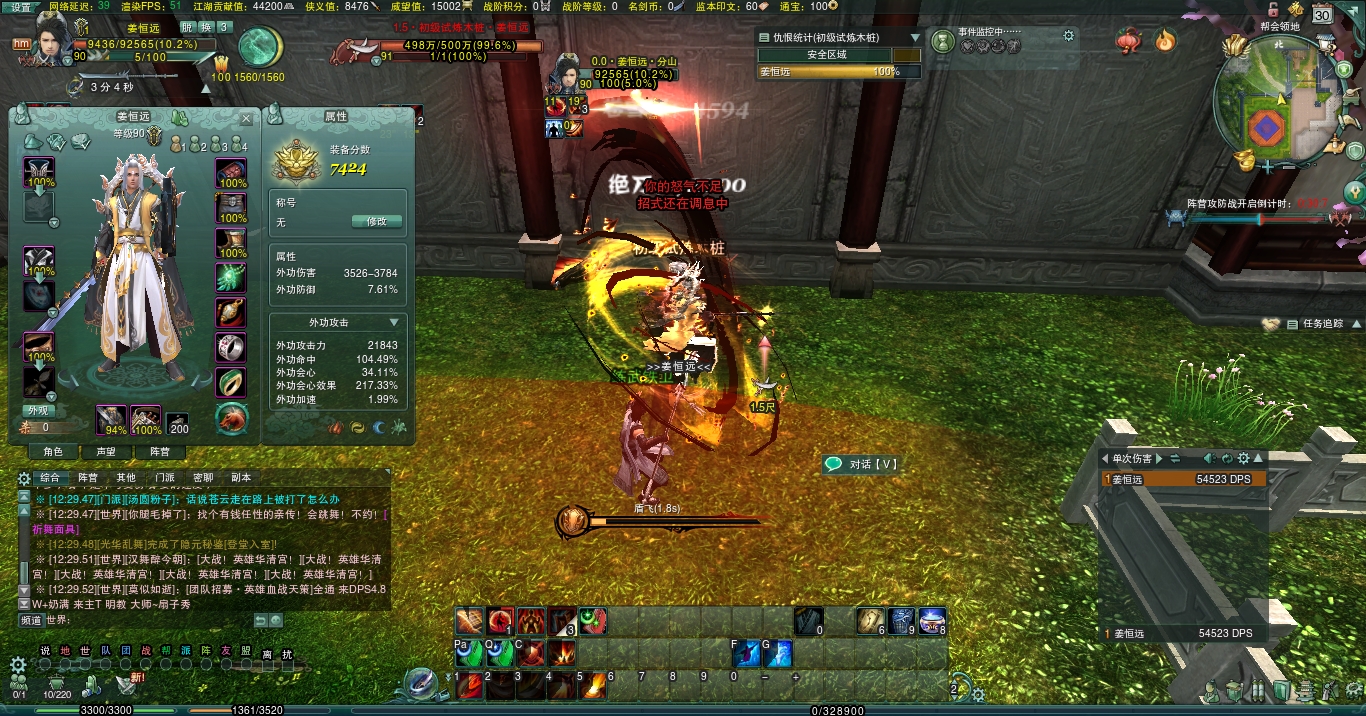This screenshot has height=716, width=1366.
Task: Select the equipped jade ring slot
Action: coord(231,381)
